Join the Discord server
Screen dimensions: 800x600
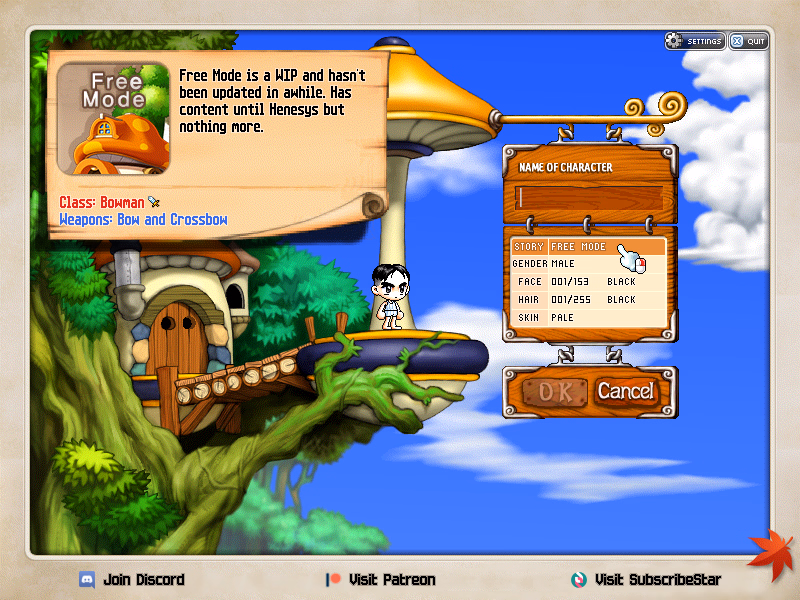coord(132,580)
